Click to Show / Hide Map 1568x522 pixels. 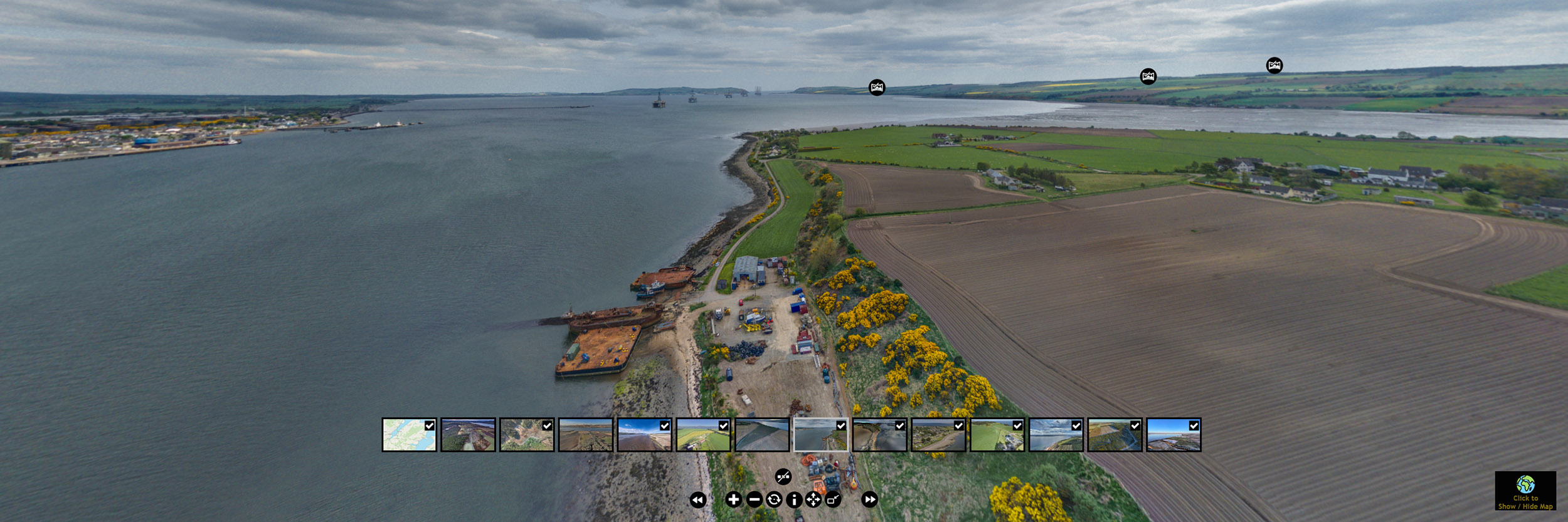(1525, 491)
